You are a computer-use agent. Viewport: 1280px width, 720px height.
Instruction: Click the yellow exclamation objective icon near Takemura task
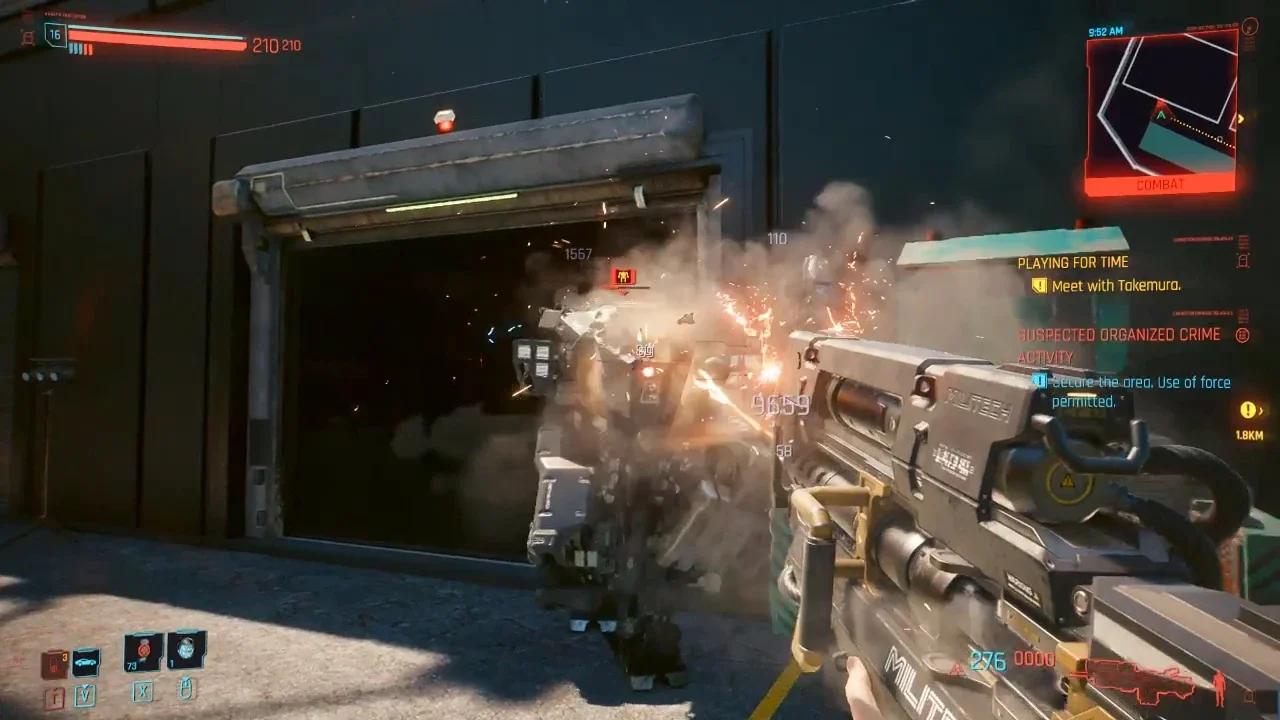coord(1038,284)
